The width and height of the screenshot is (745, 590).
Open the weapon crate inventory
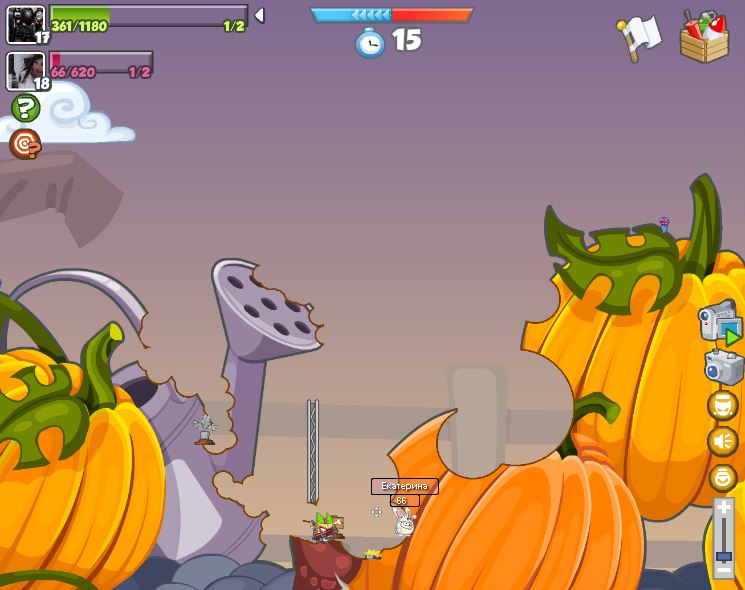[x=704, y=38]
